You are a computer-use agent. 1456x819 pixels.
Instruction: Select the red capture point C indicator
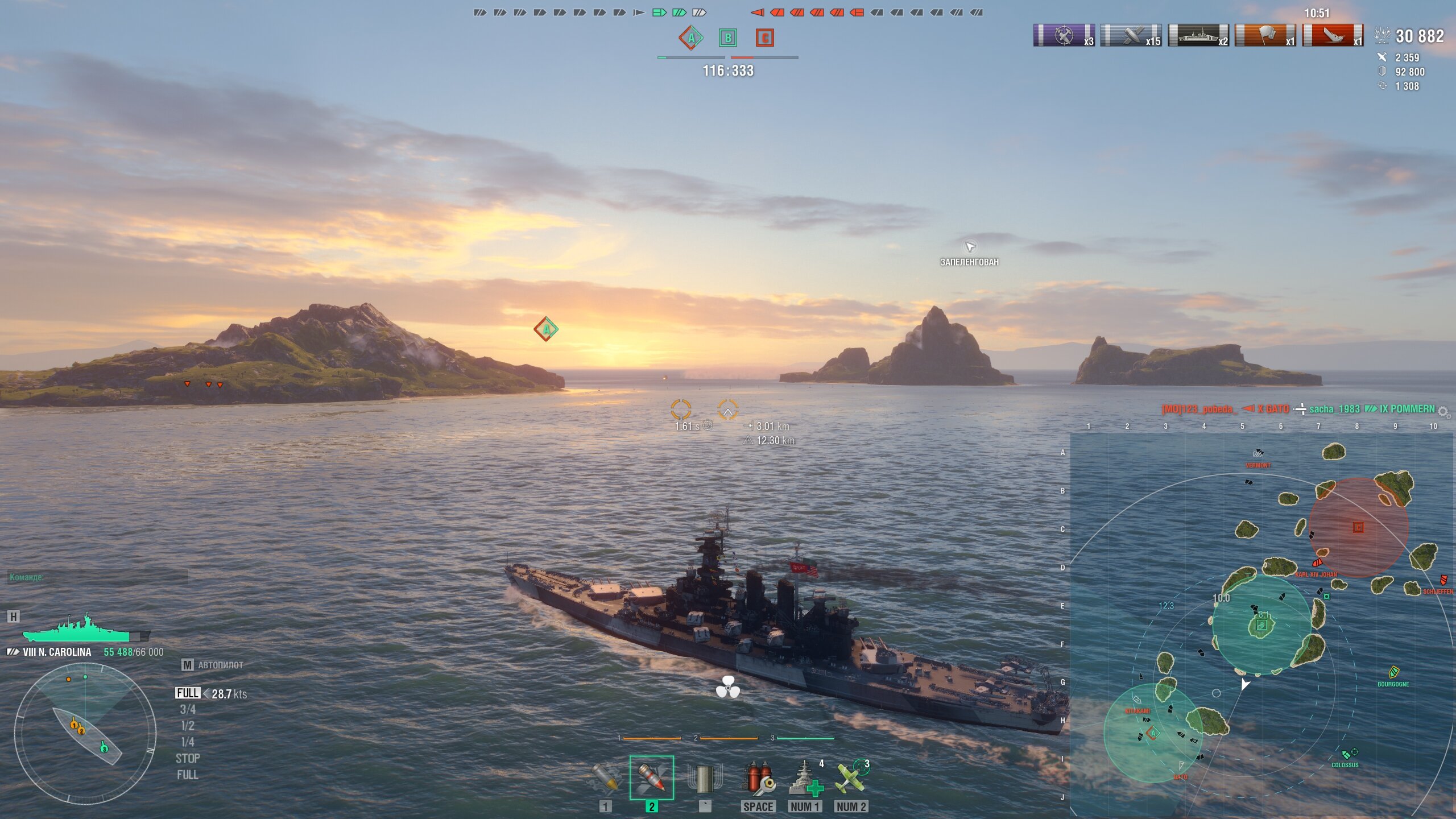point(765,38)
